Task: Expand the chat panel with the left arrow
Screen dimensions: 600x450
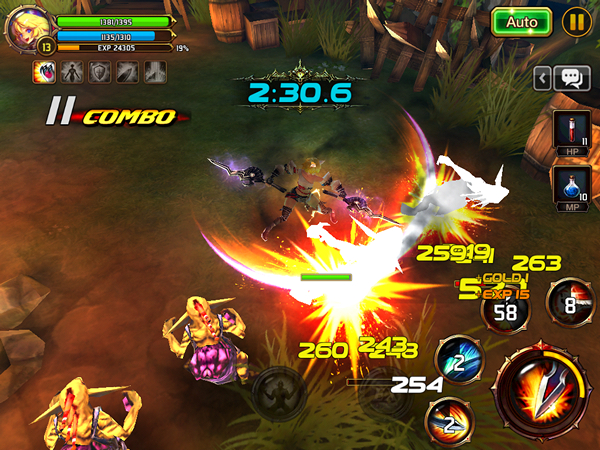Action: tap(541, 78)
